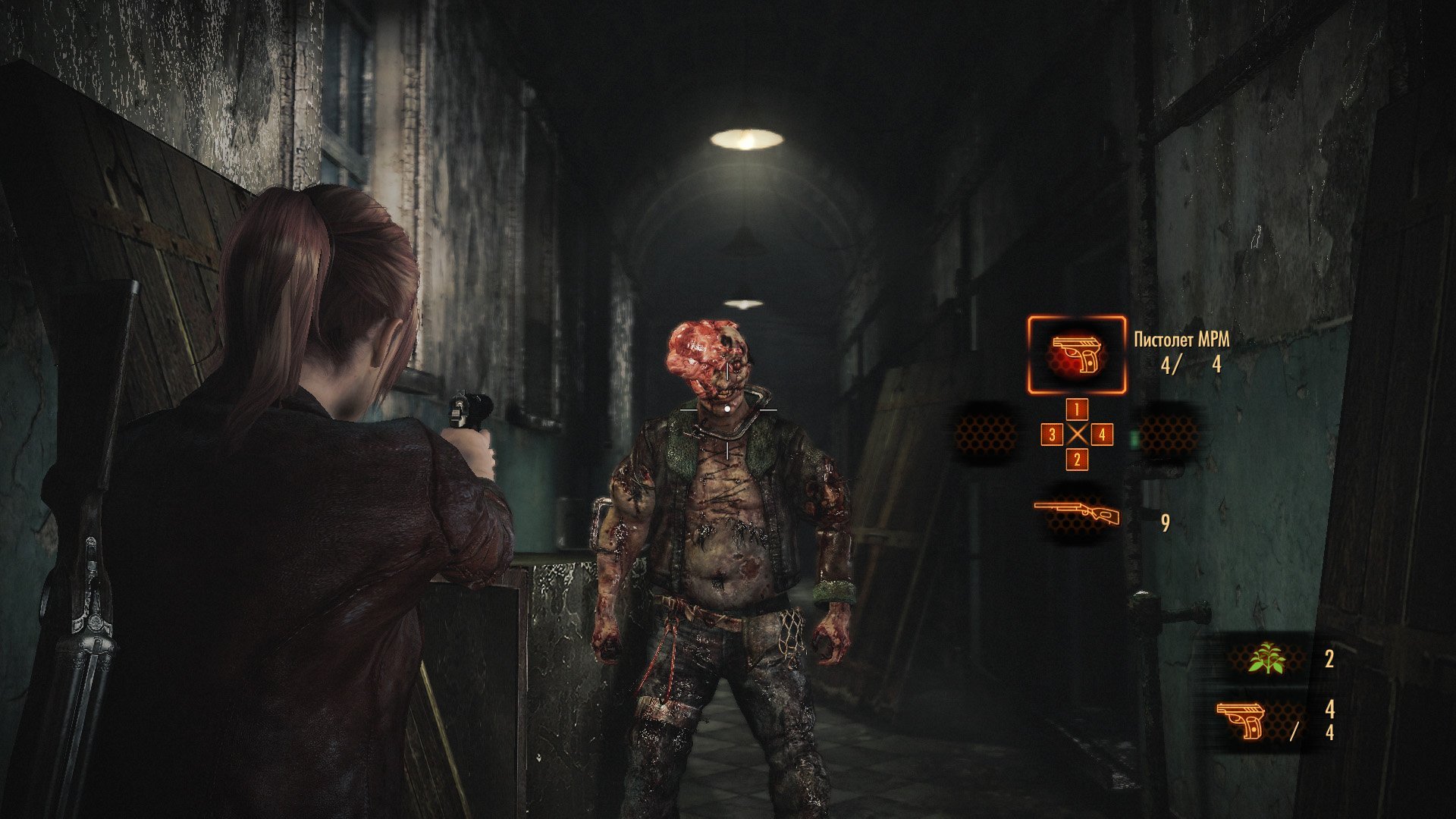Choose weapon slot number 2
Viewport: 1456px width, 819px height.
[1077, 460]
